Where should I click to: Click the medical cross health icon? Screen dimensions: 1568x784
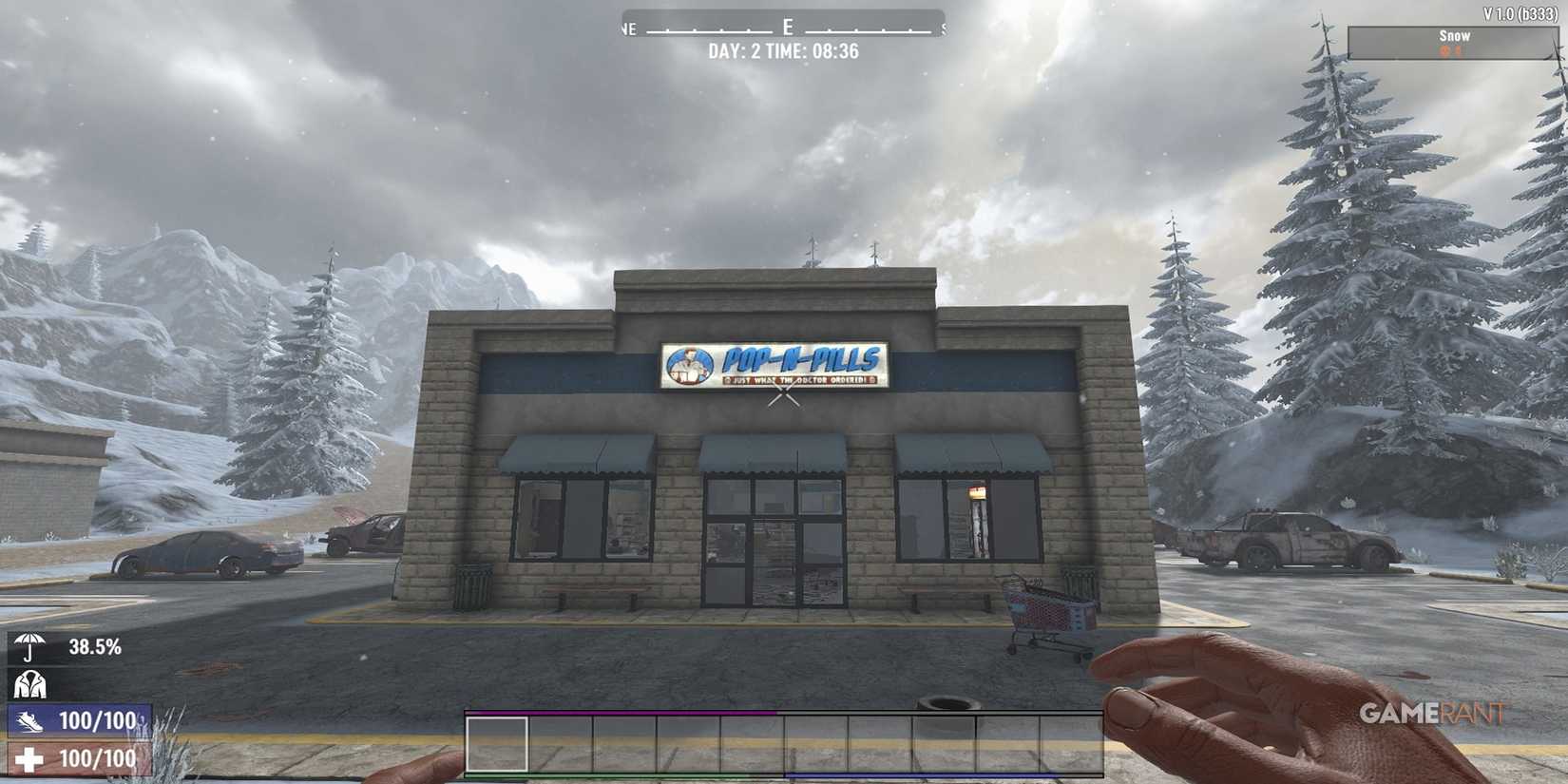pos(31,758)
